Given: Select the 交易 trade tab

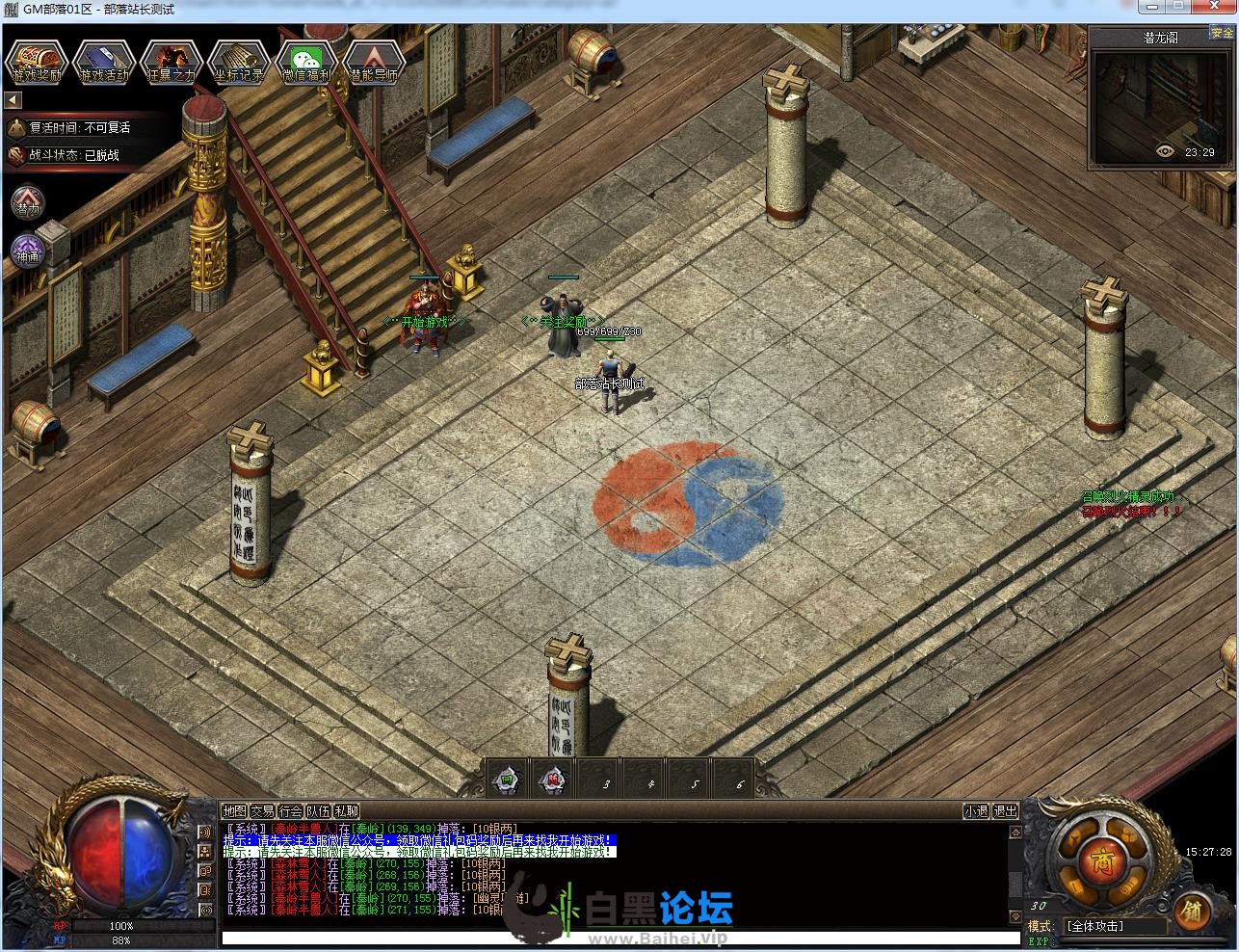Looking at the screenshot, I should click(x=262, y=811).
